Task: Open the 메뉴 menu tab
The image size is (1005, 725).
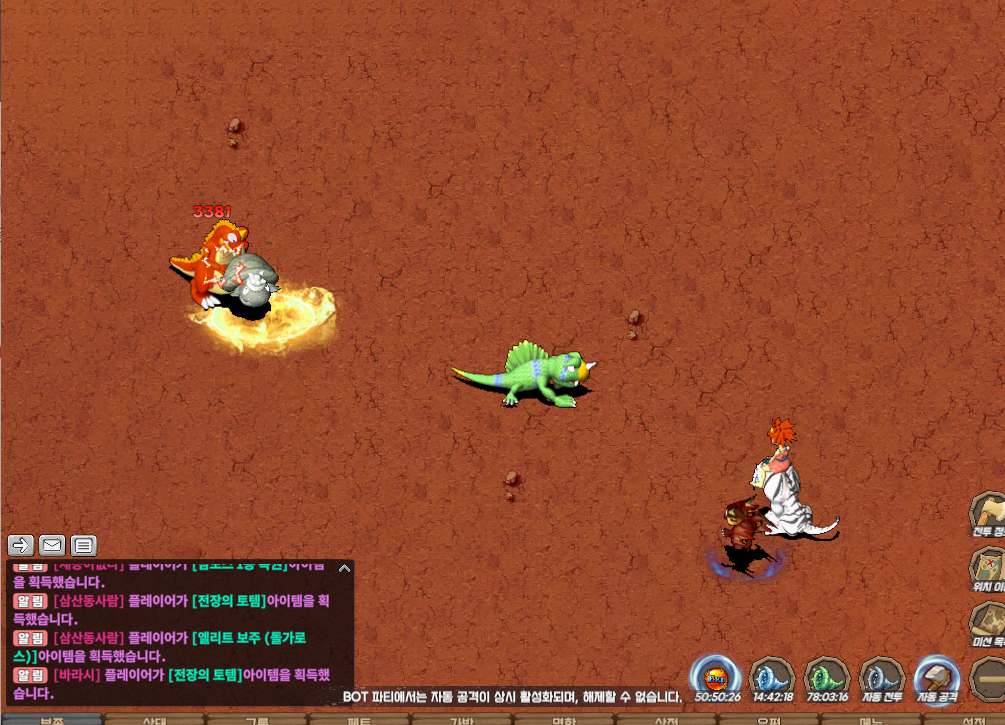Action: [871, 719]
